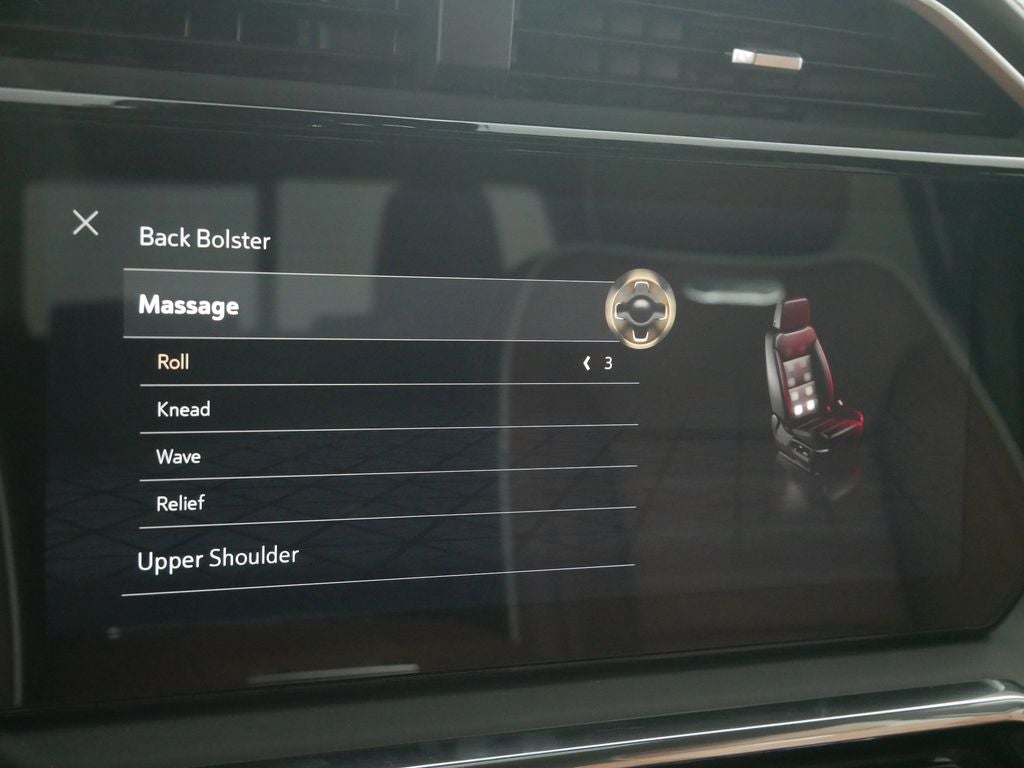Open the Upper Shoulder option
This screenshot has width=1024, height=768.
pos(218,559)
